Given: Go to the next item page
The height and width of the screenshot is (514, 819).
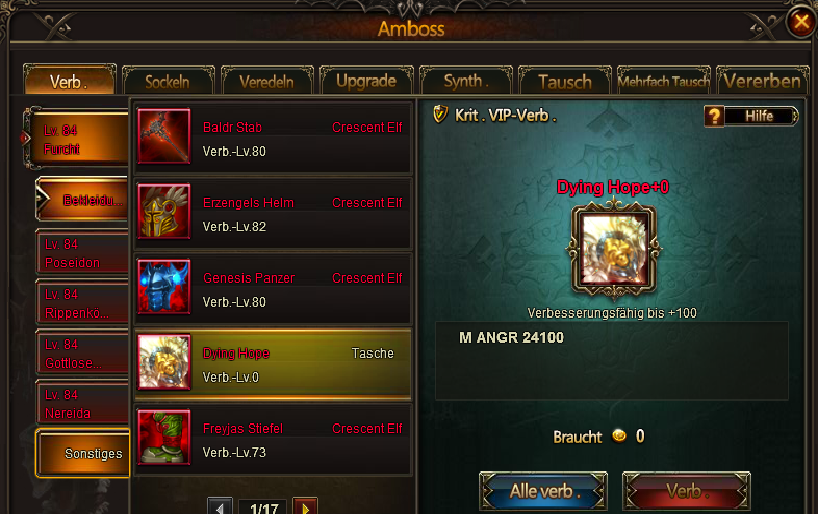Looking at the screenshot, I should [304, 507].
